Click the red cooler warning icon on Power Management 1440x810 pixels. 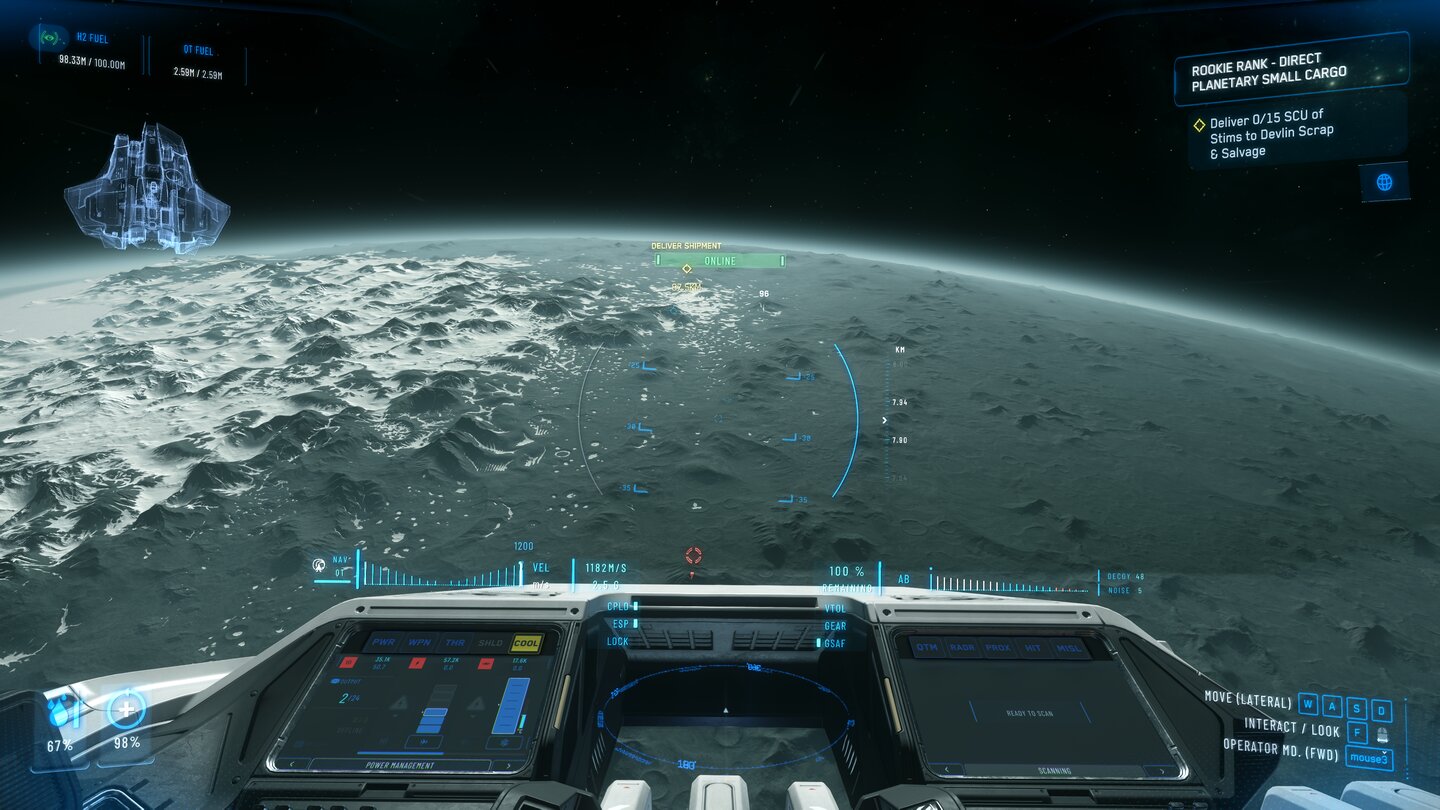[485, 662]
